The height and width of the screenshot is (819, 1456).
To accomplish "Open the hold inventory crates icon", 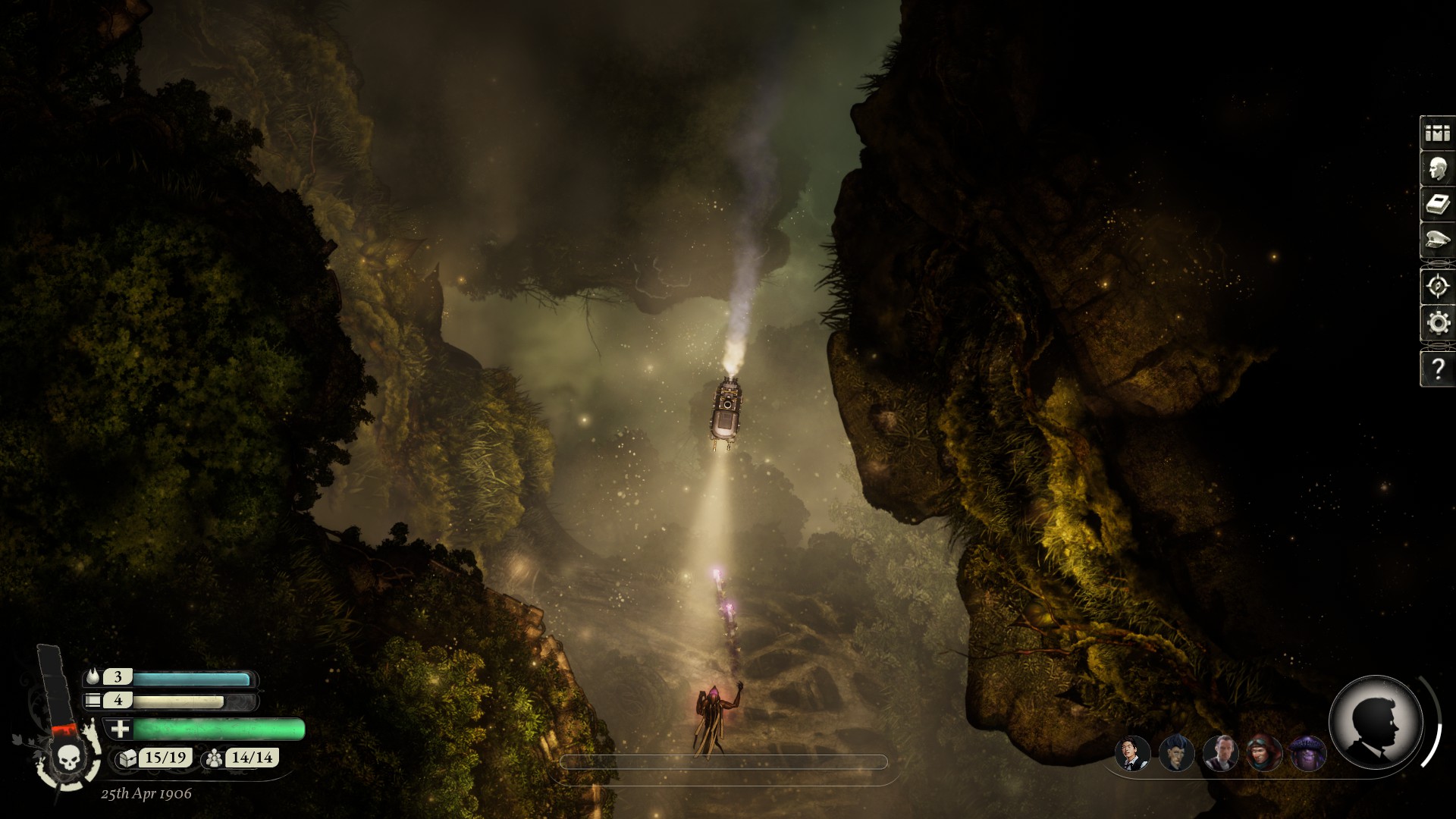I will point(1437,133).
